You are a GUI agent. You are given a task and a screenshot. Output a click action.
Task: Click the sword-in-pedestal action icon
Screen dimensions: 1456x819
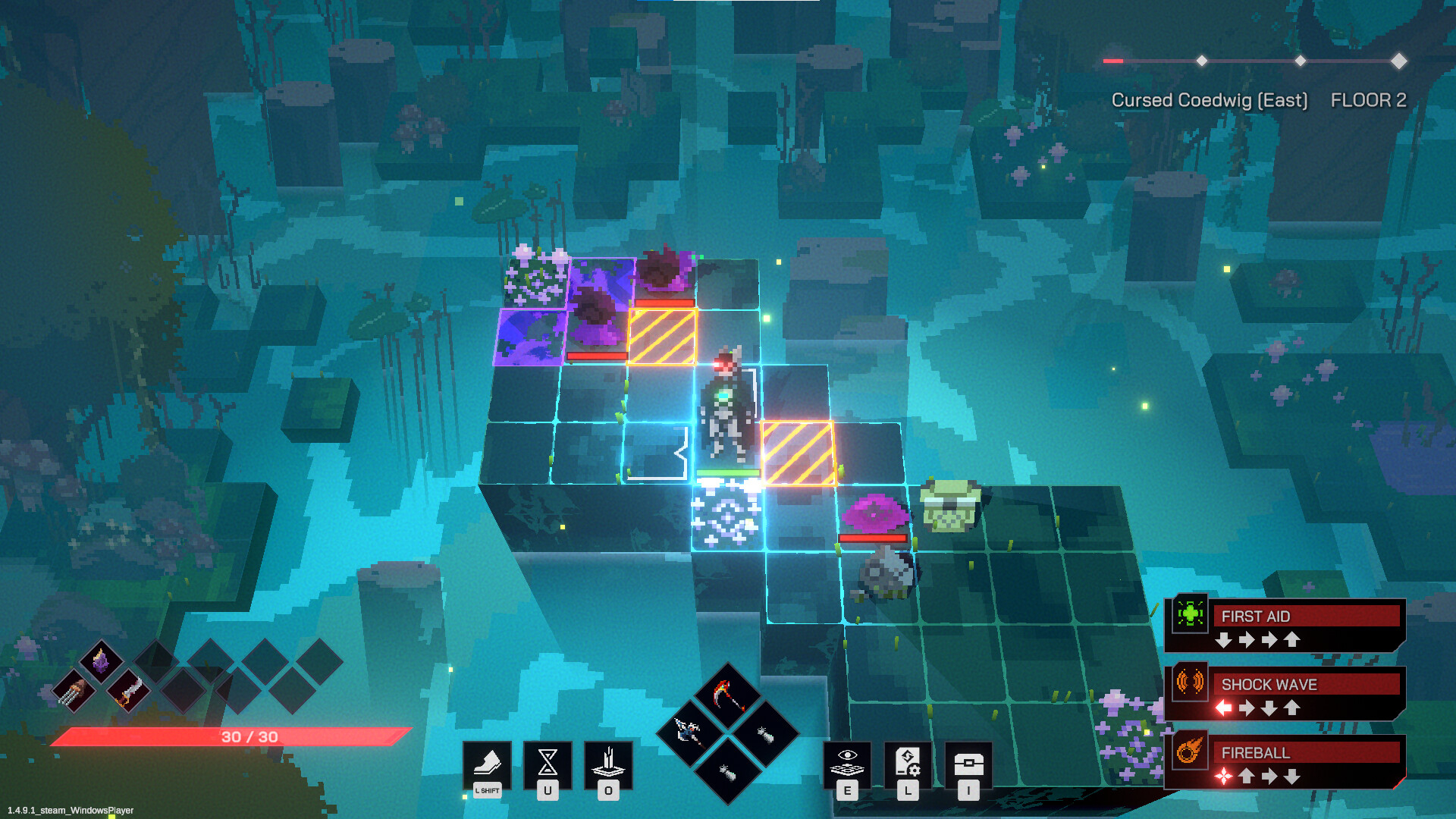point(608,763)
